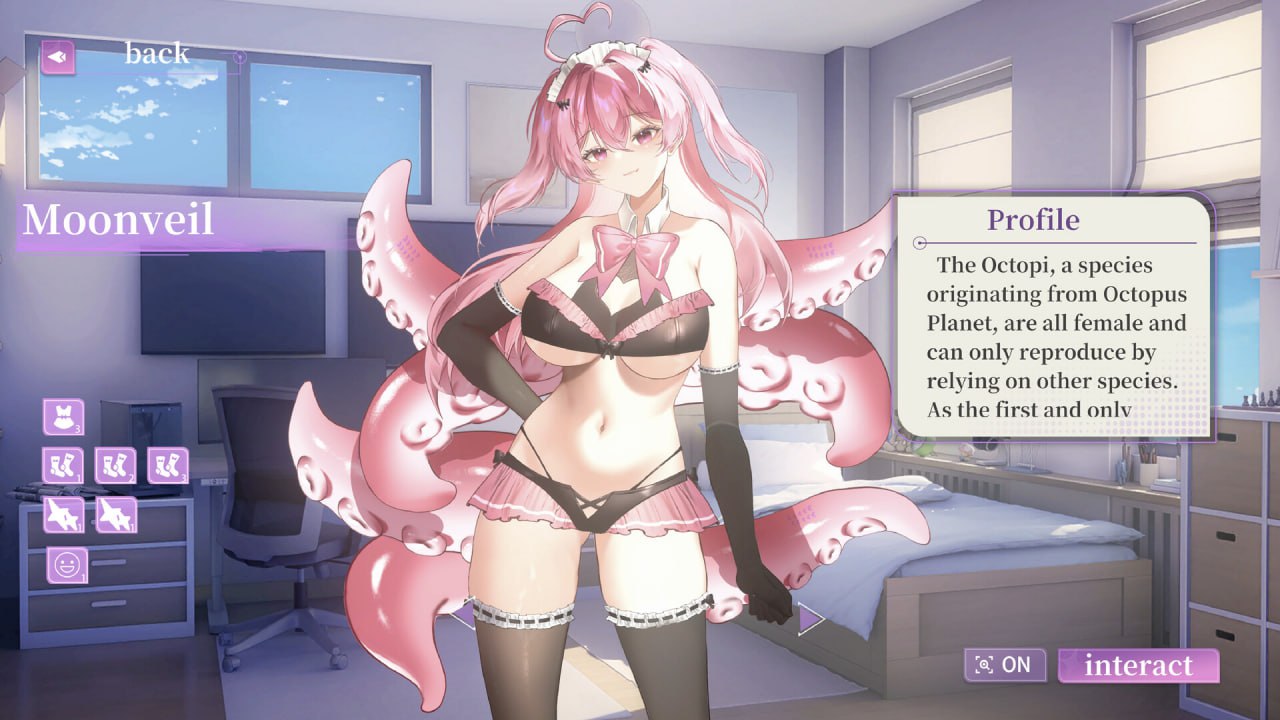Select the first shoes icon

[64, 513]
